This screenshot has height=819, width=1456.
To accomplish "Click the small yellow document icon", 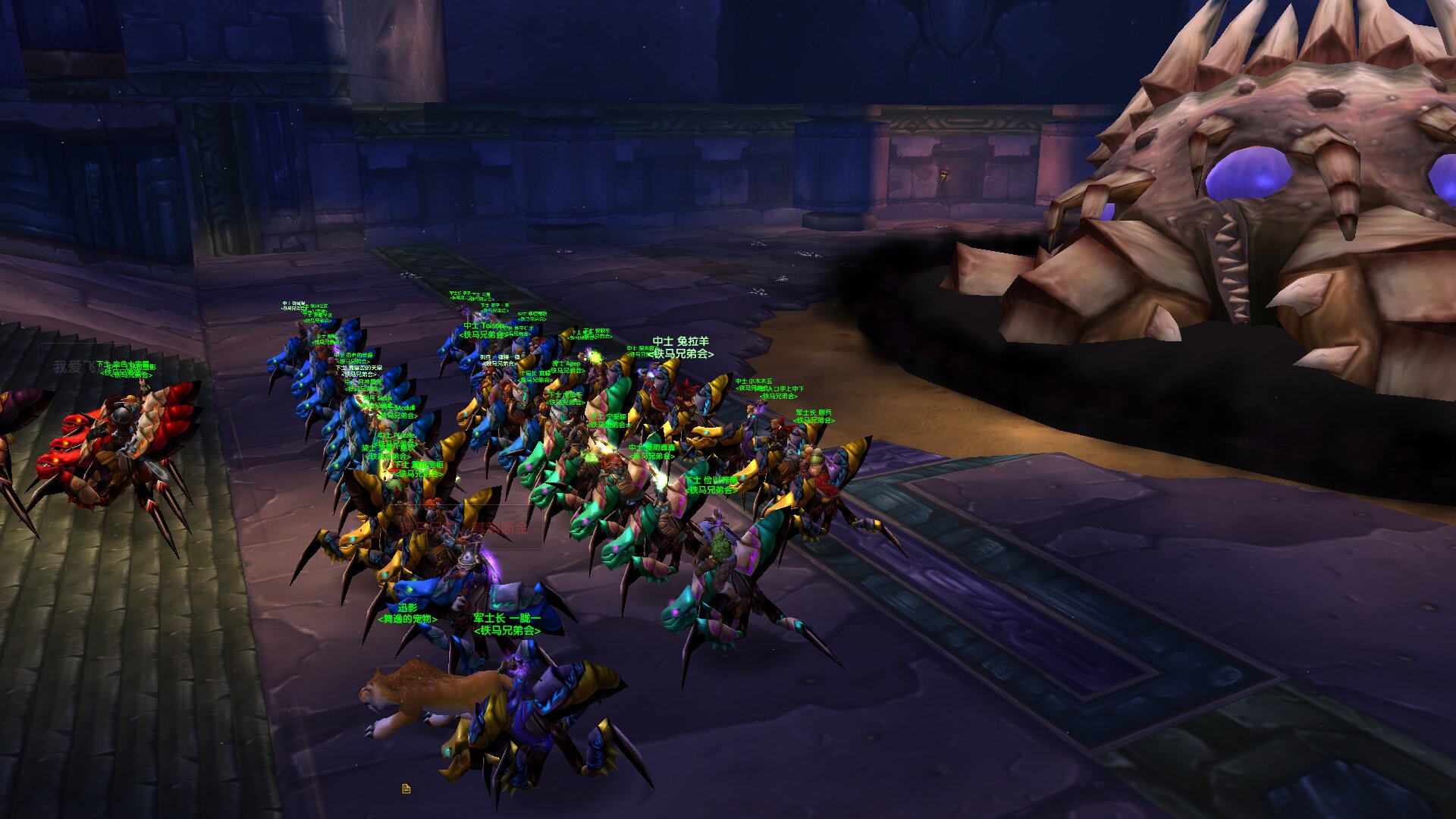I will pyautogui.click(x=406, y=789).
